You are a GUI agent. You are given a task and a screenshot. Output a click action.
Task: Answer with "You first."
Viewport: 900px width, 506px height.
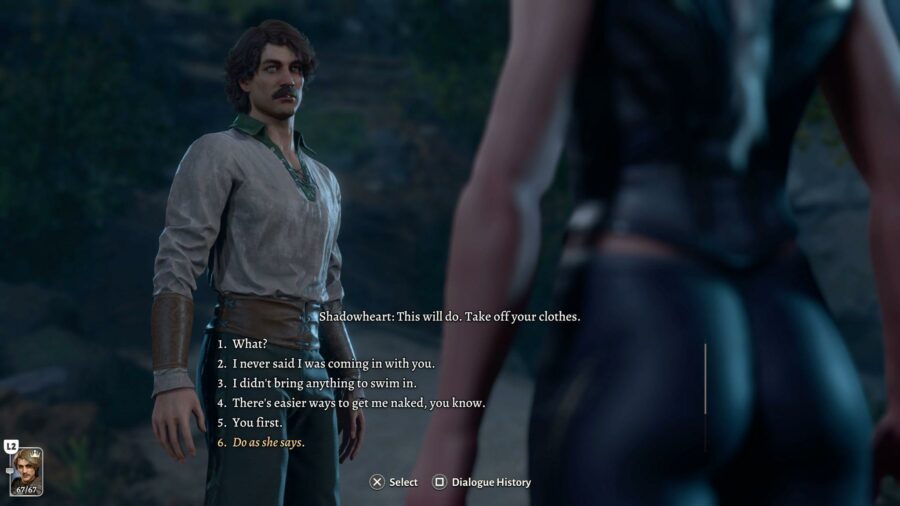point(258,422)
